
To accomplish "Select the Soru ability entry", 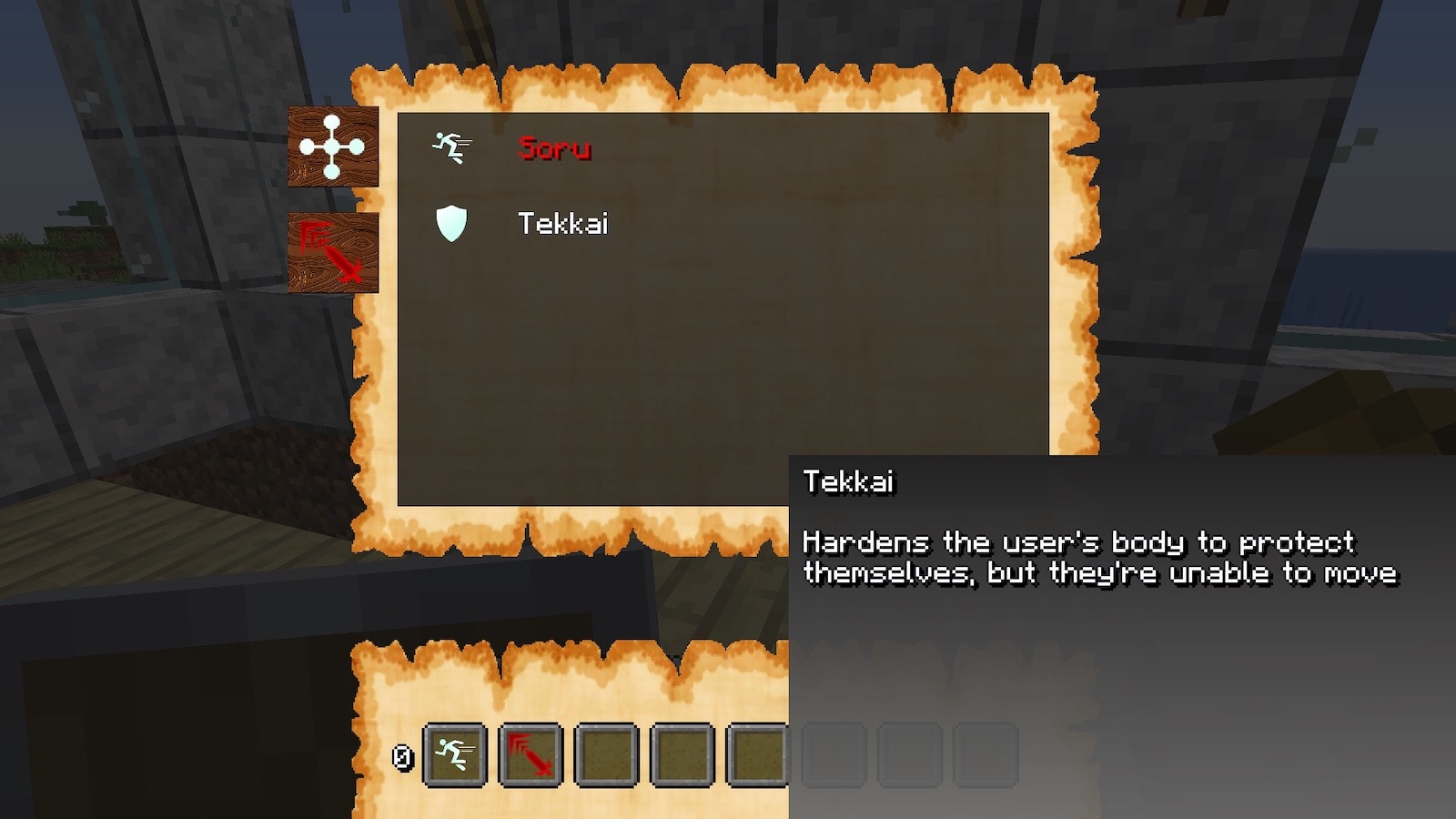I will coord(553,148).
